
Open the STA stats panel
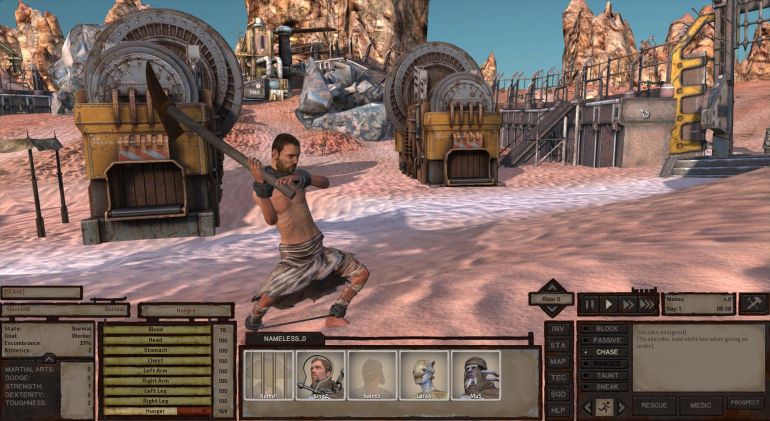tap(558, 345)
